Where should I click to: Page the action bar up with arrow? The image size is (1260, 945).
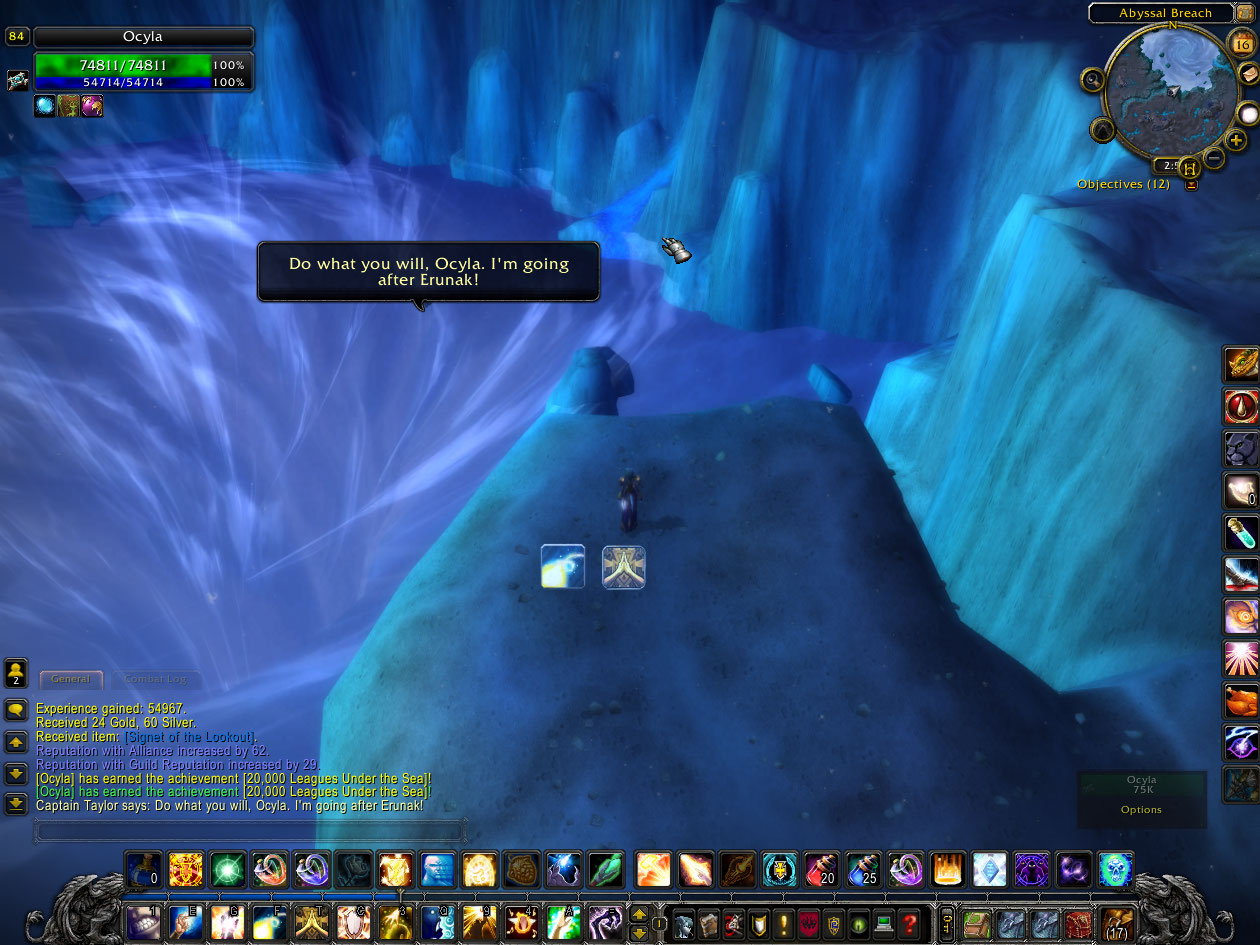pyautogui.click(x=639, y=913)
